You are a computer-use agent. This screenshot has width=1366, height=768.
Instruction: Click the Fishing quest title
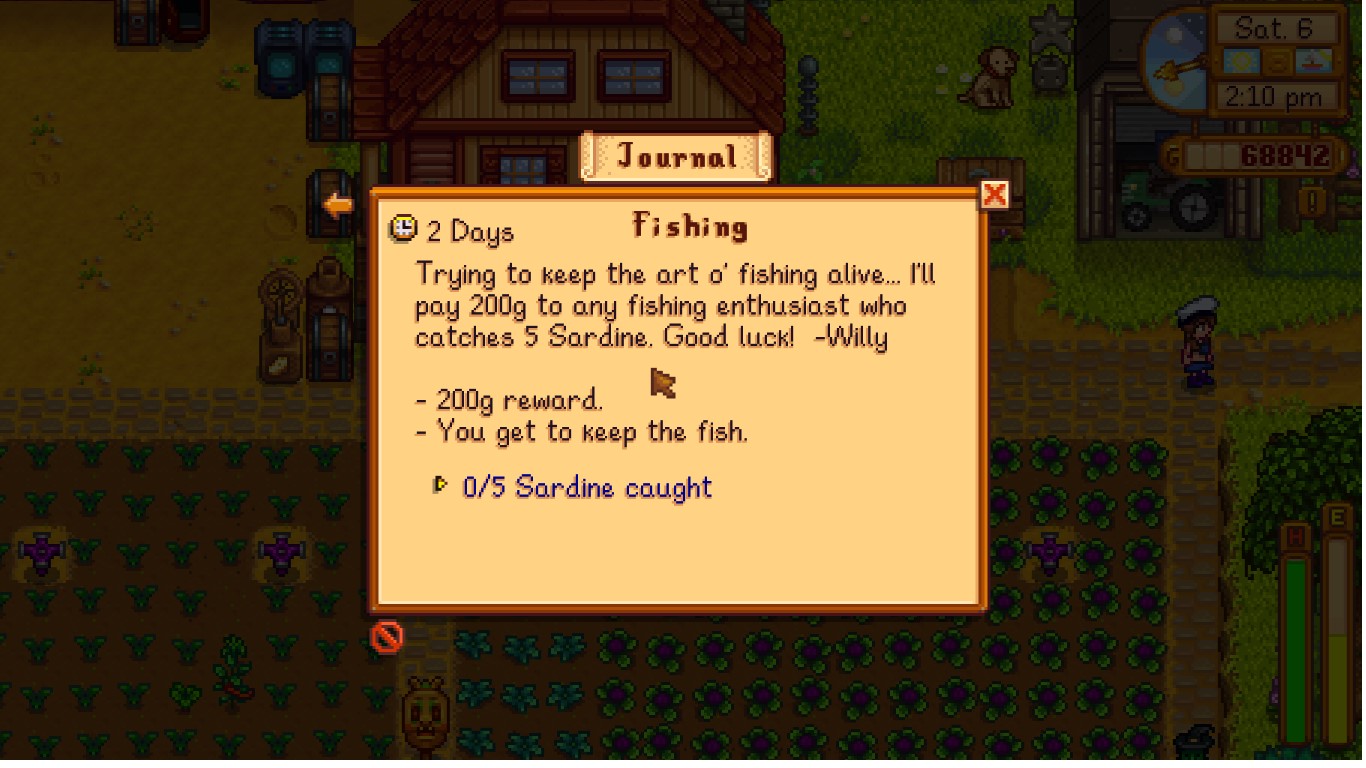pos(690,226)
